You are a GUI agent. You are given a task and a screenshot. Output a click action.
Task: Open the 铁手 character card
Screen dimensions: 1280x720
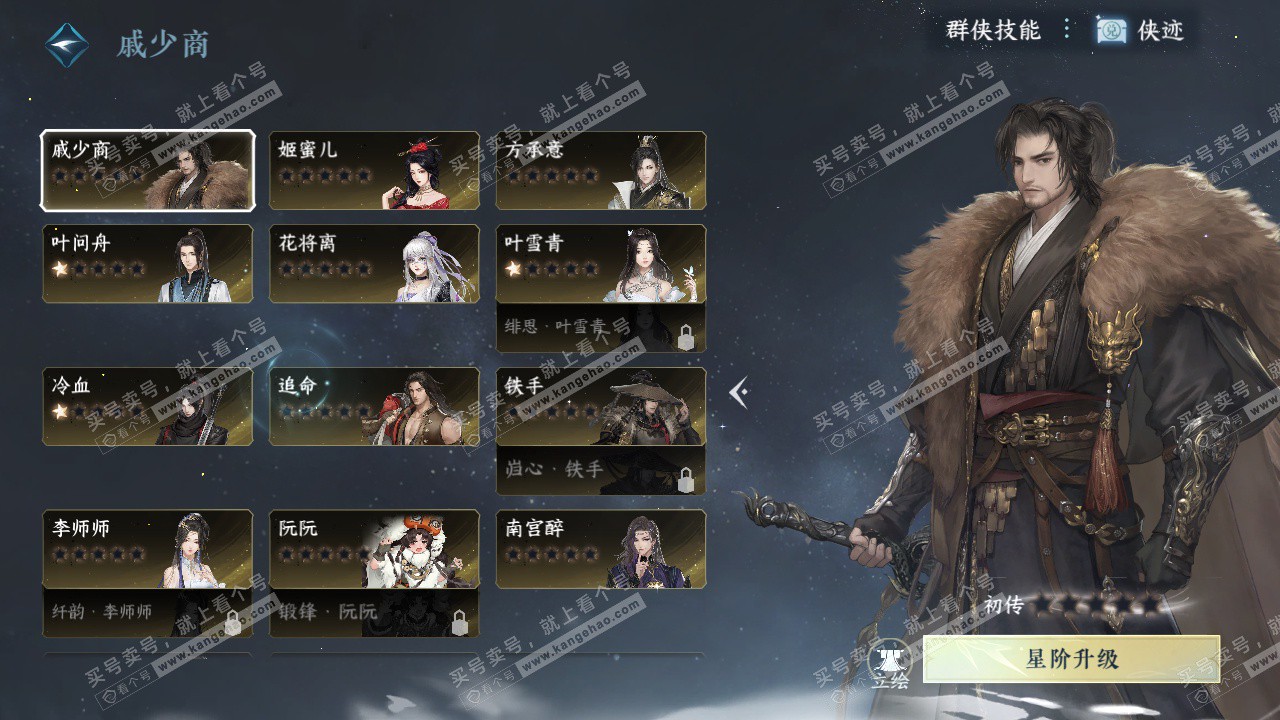[x=601, y=407]
